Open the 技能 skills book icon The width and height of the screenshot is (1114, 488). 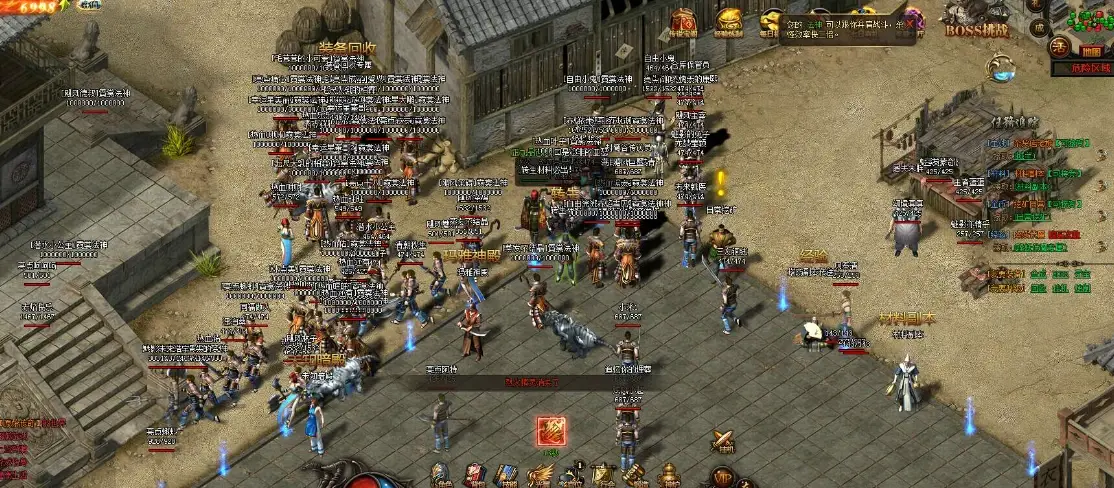click(x=507, y=476)
